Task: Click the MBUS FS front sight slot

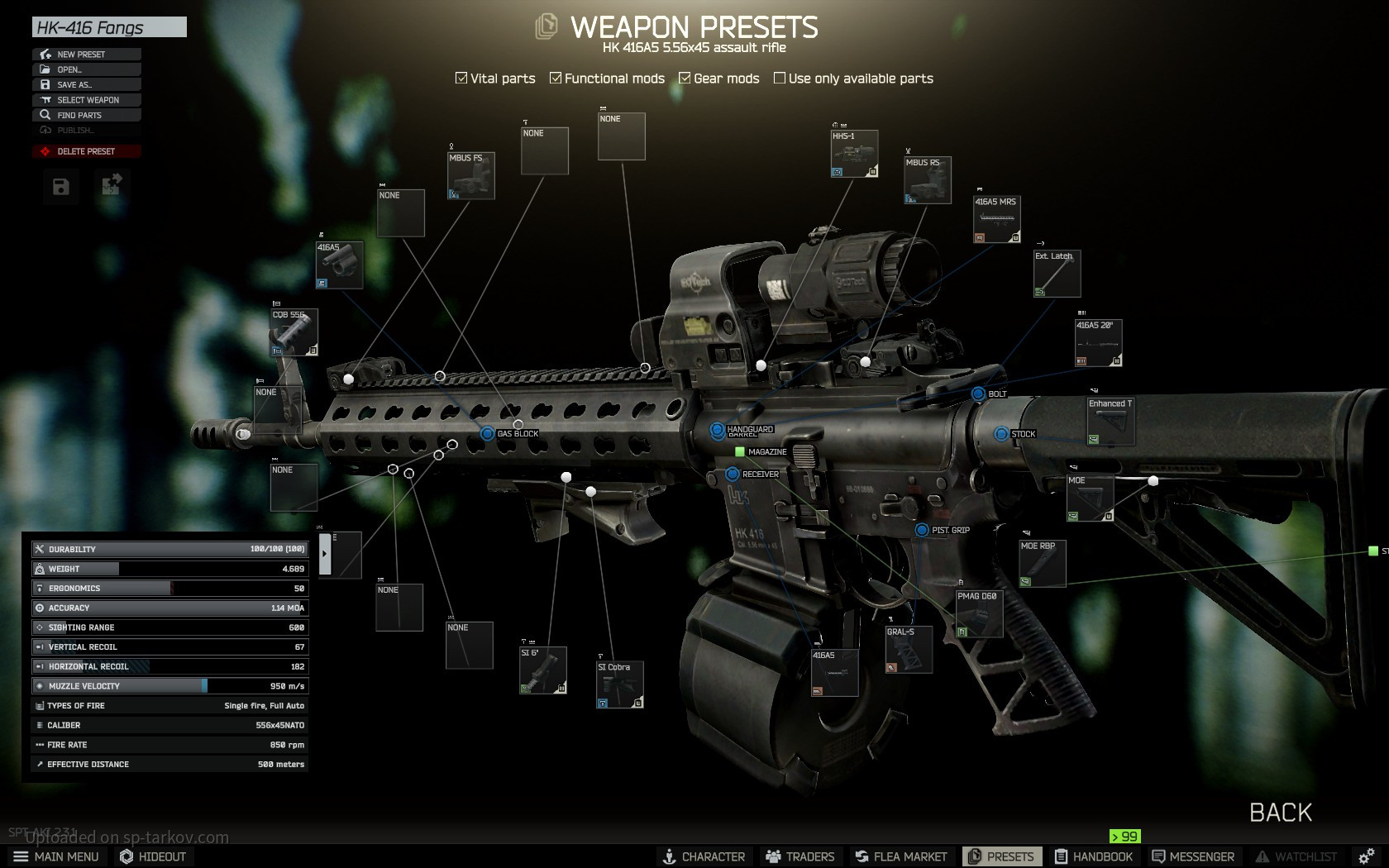Action: [470, 175]
